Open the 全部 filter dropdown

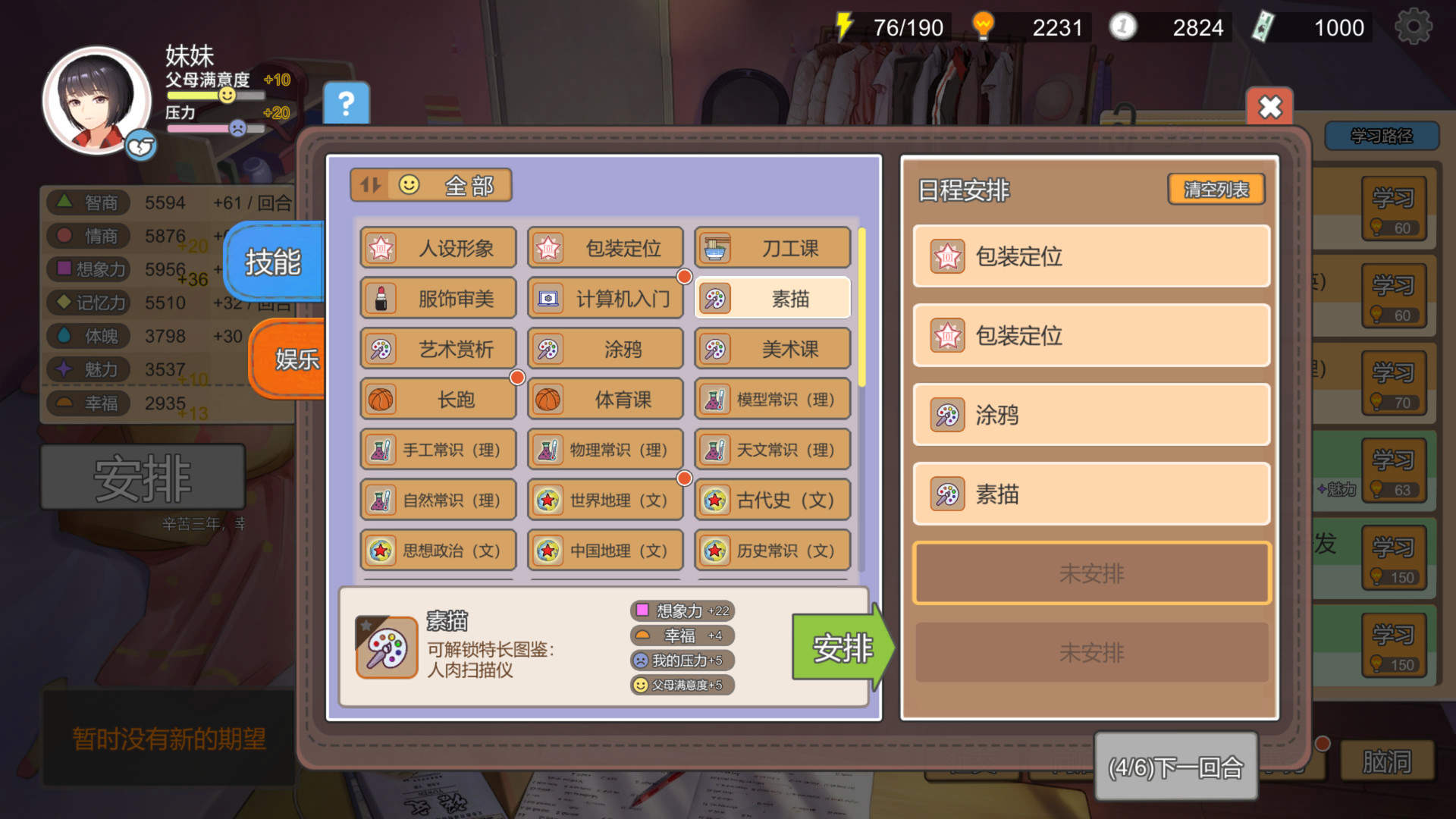point(447,184)
